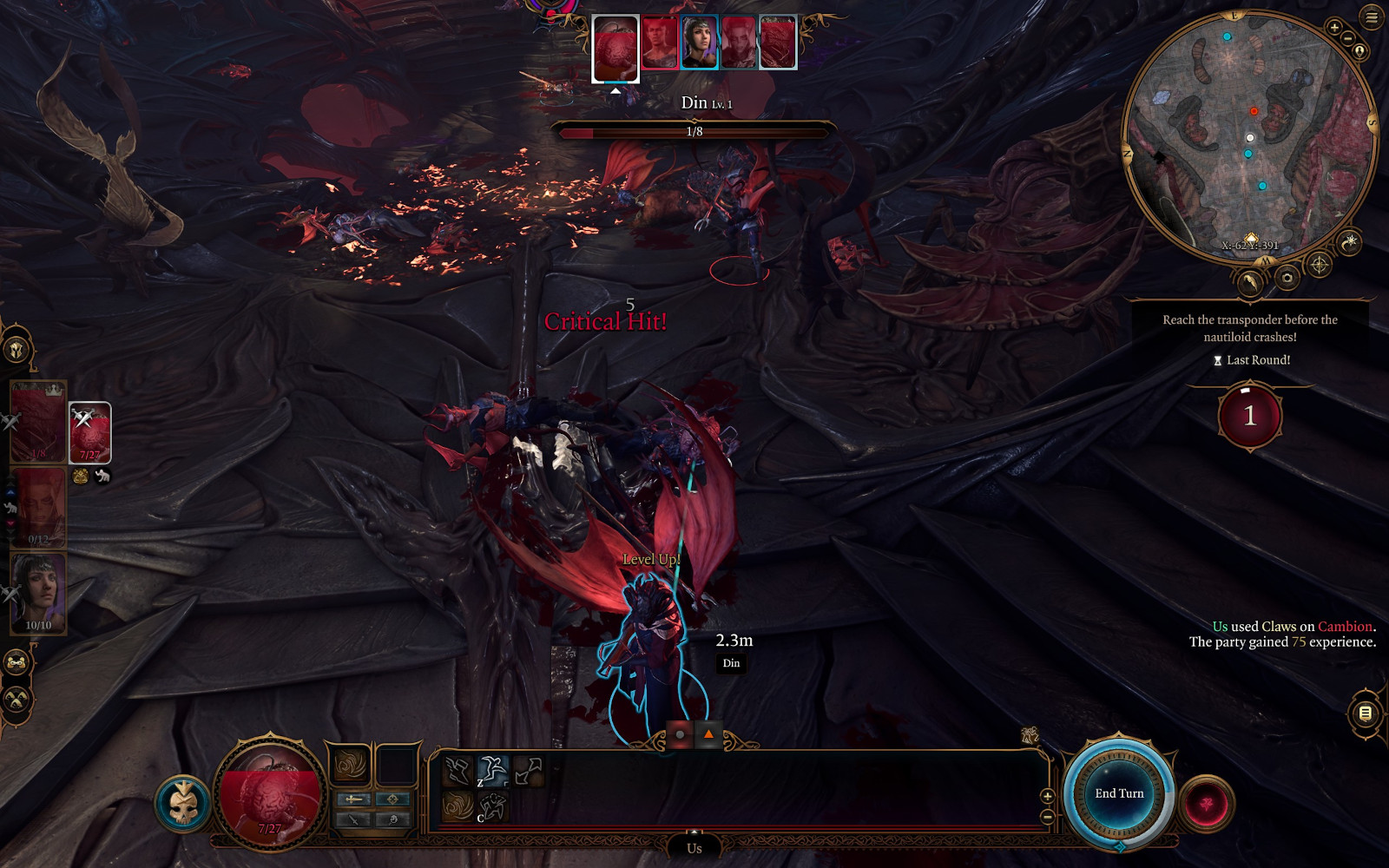Toggle the melee weapon set button
This screenshot has width=1389, height=868.
pyautogui.click(x=352, y=799)
